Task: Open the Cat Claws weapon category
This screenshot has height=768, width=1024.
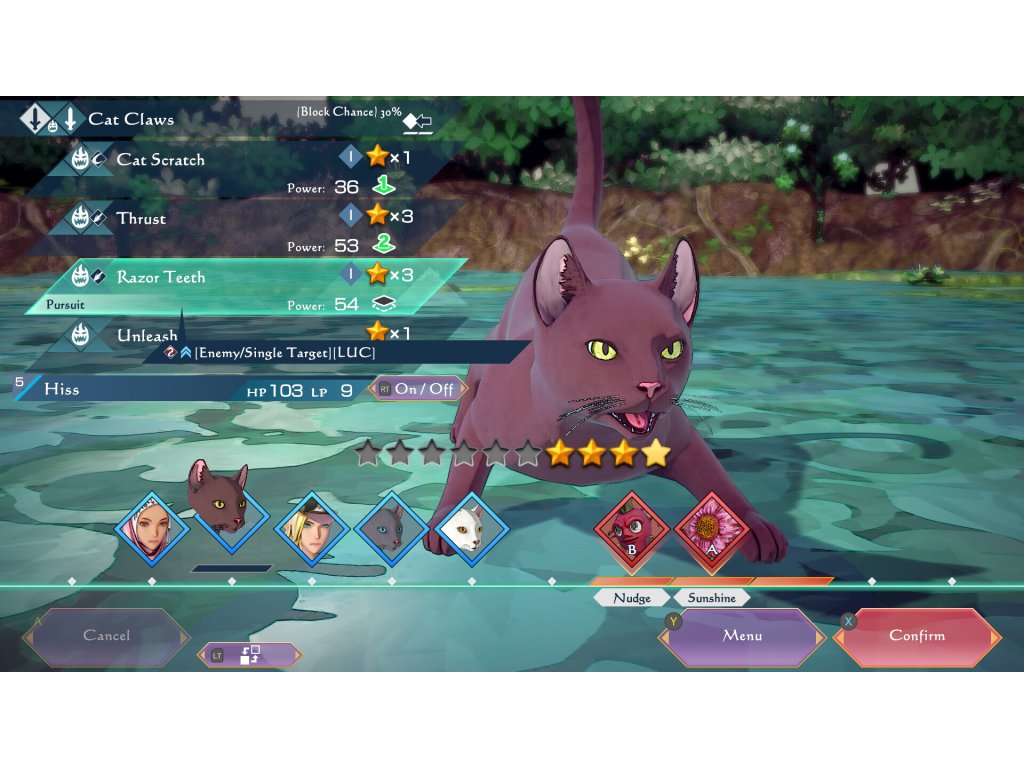Action: (x=130, y=119)
